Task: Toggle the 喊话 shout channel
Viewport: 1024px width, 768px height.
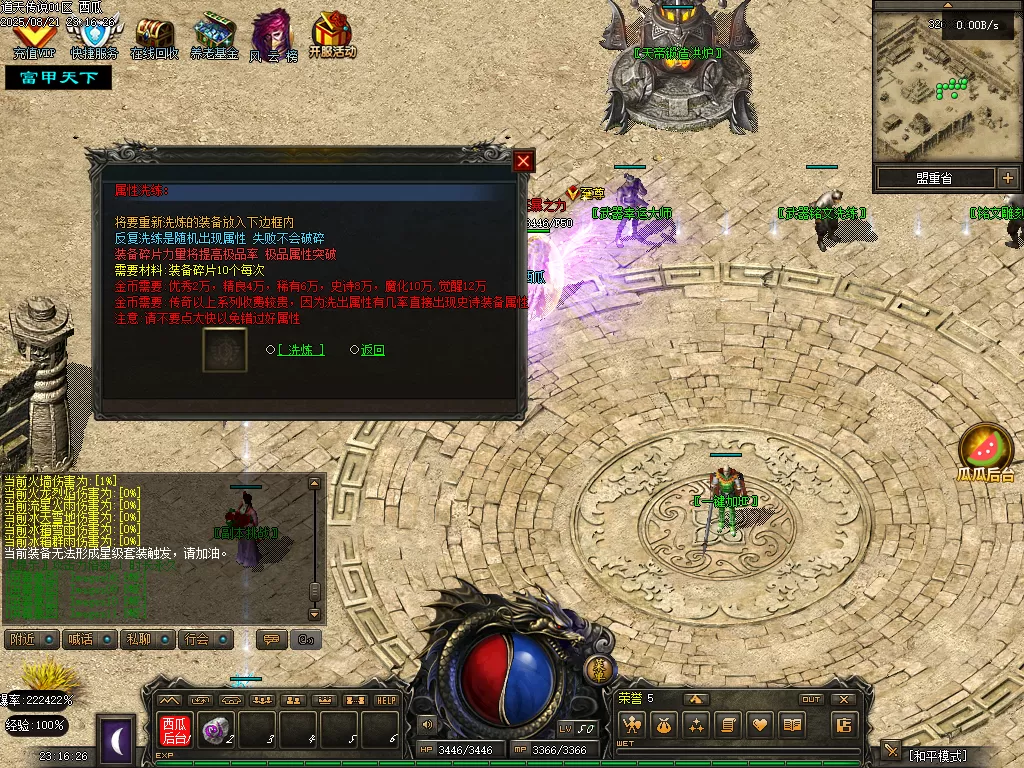Action: [89, 639]
